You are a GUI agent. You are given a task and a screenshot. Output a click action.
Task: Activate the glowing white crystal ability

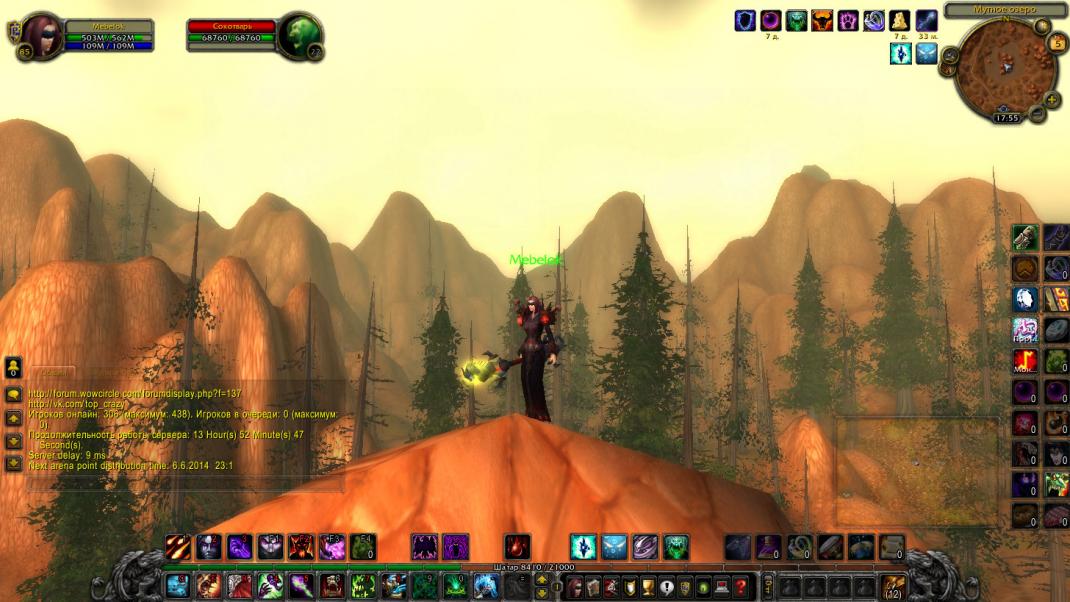tap(583, 546)
